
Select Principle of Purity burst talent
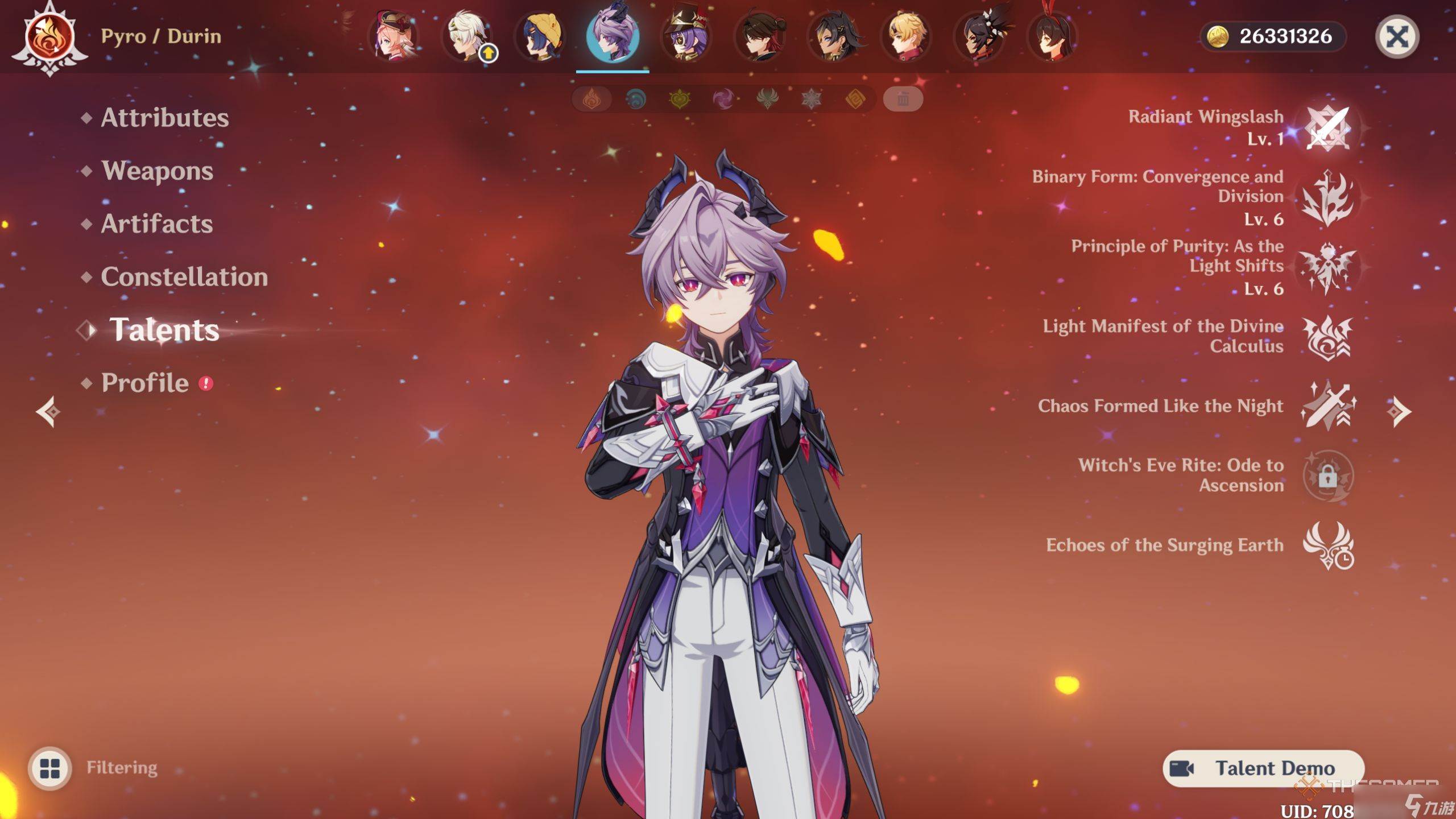click(1327, 267)
